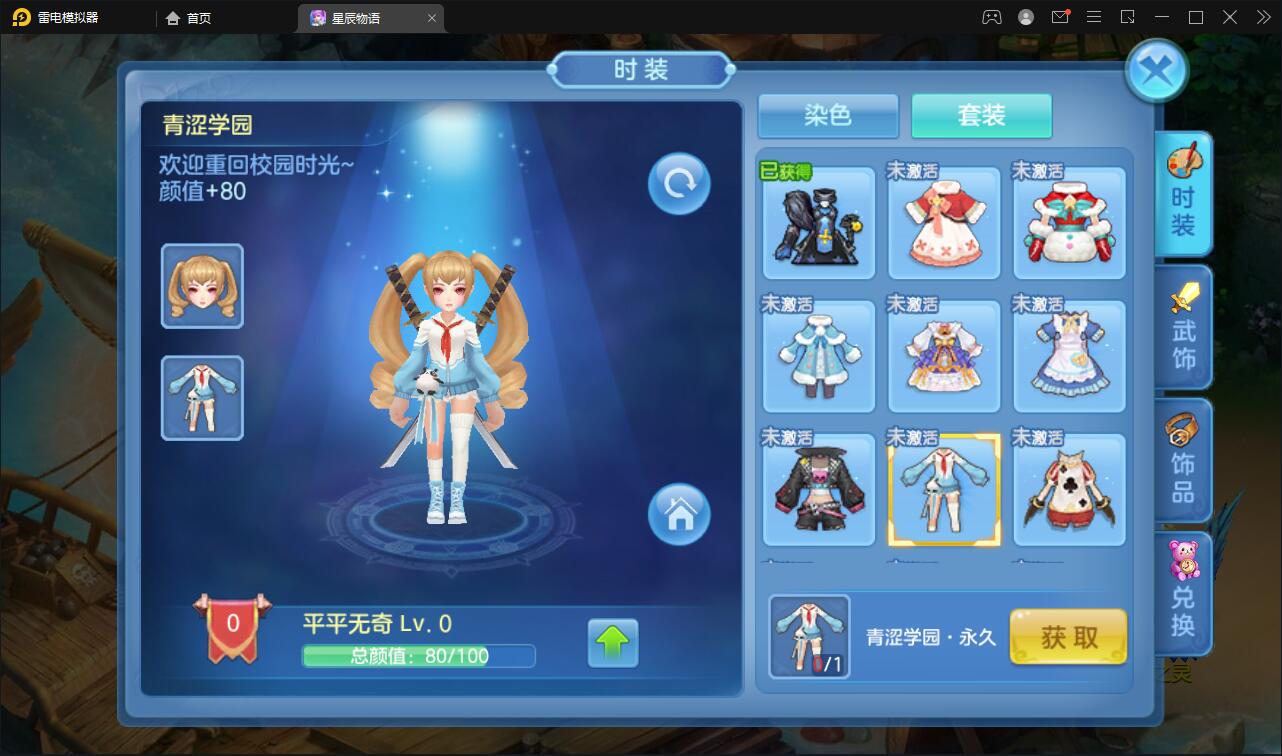Switch to the 套装 tab
1282x756 pixels.
pos(981,116)
